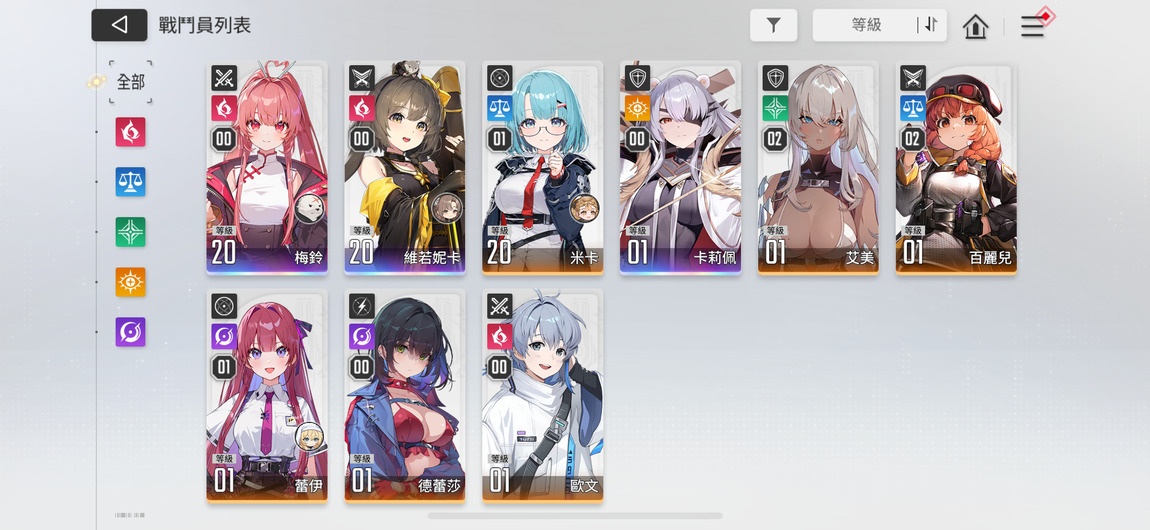
Task: Open the hamburger menu
Action: click(x=1032, y=27)
